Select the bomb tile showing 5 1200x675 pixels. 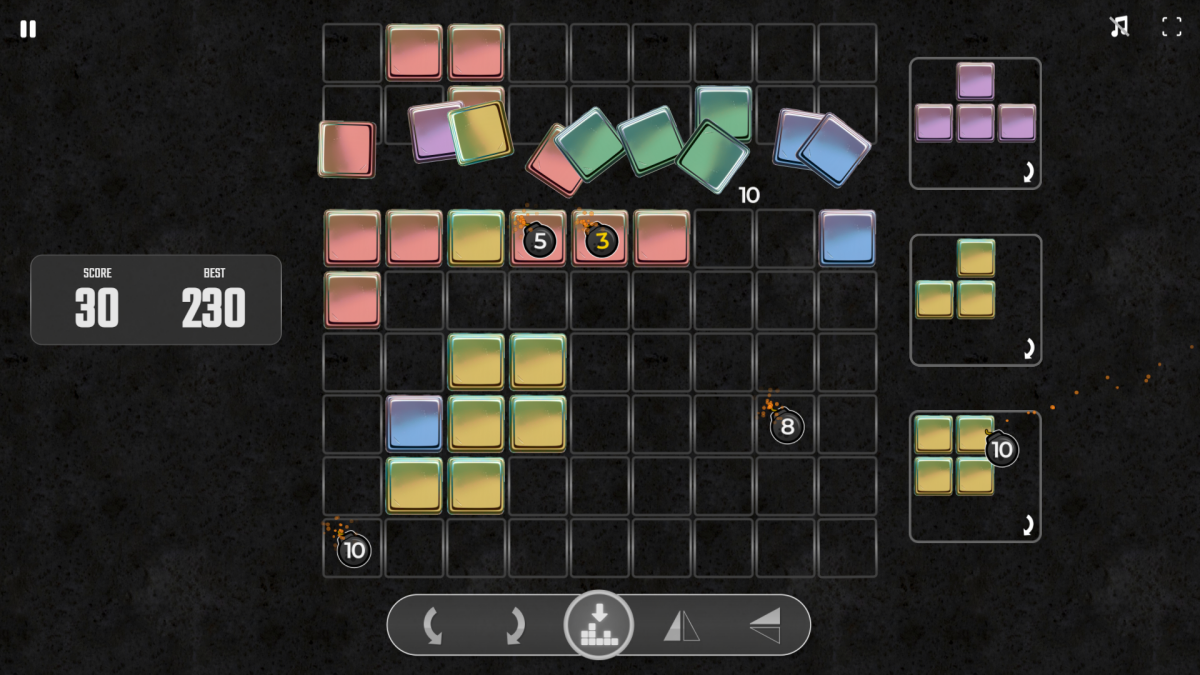[x=539, y=240]
